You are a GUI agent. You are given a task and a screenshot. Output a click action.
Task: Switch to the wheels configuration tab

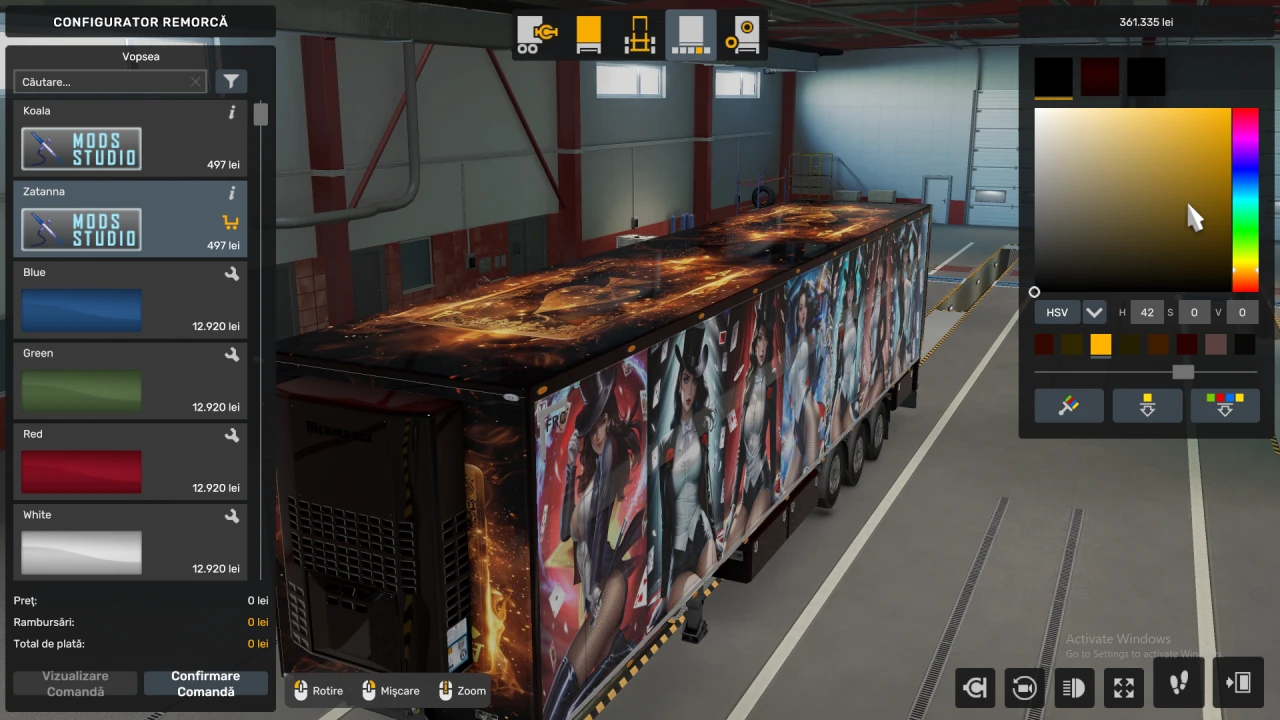tap(743, 35)
